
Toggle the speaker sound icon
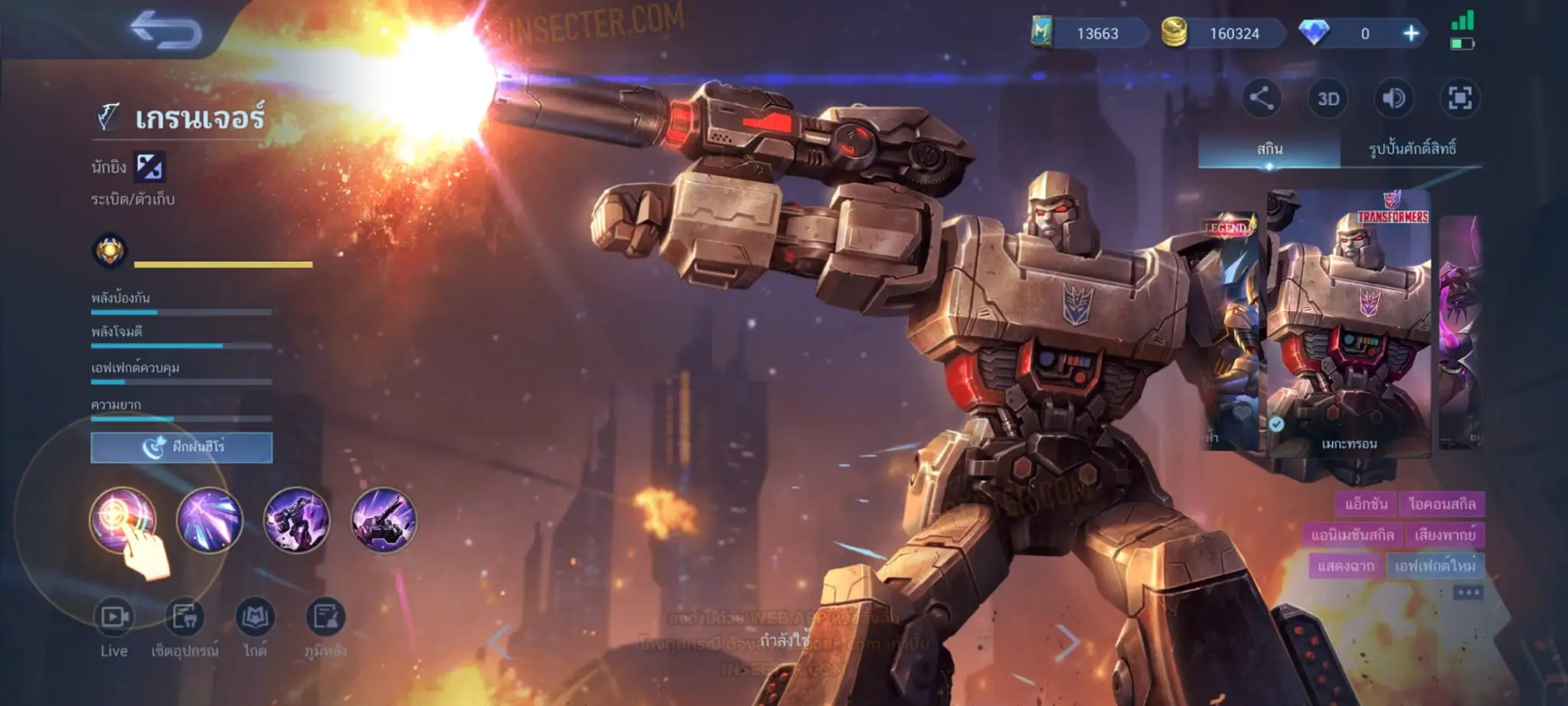(x=1393, y=98)
